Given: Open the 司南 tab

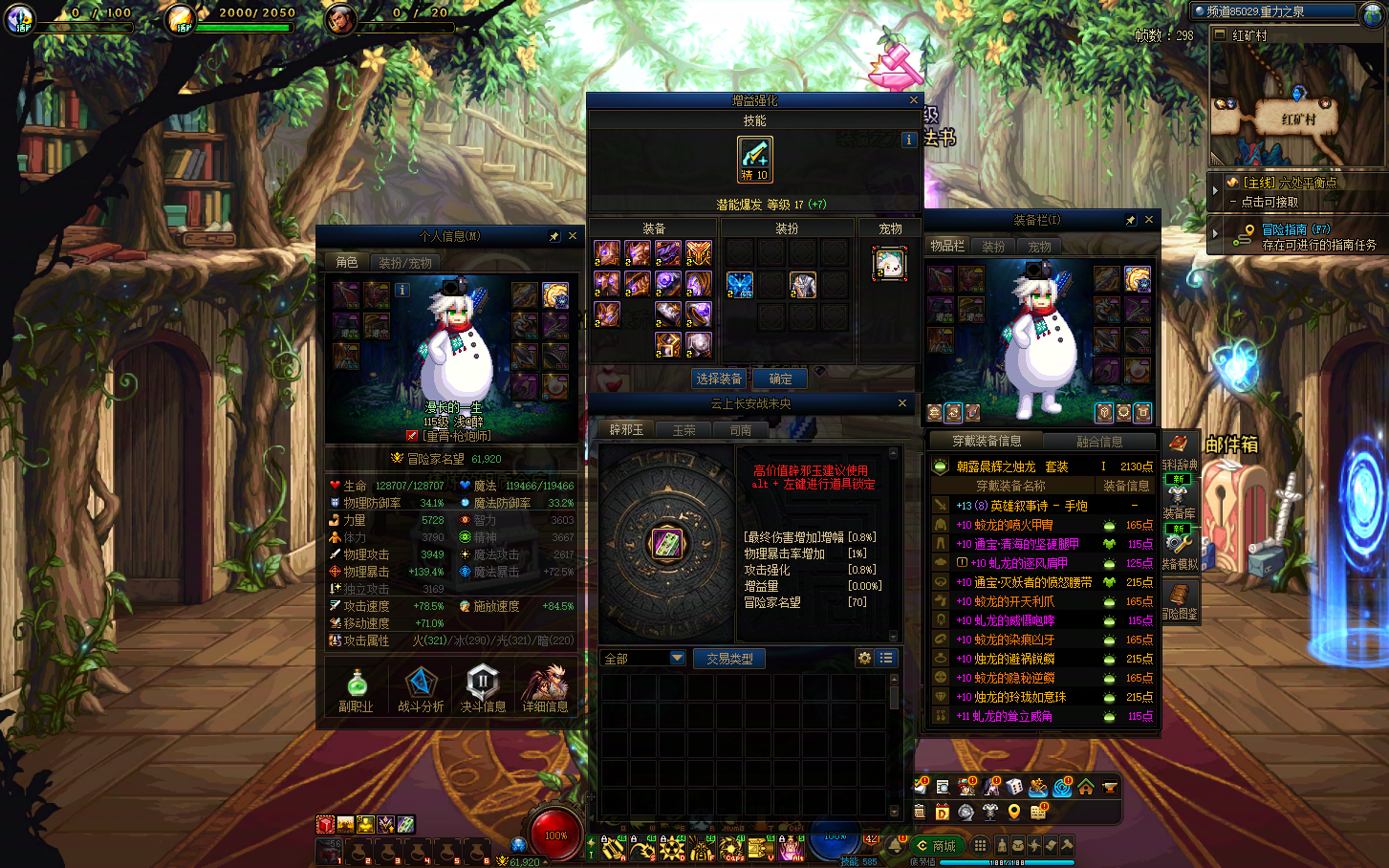Looking at the screenshot, I should 740,430.
